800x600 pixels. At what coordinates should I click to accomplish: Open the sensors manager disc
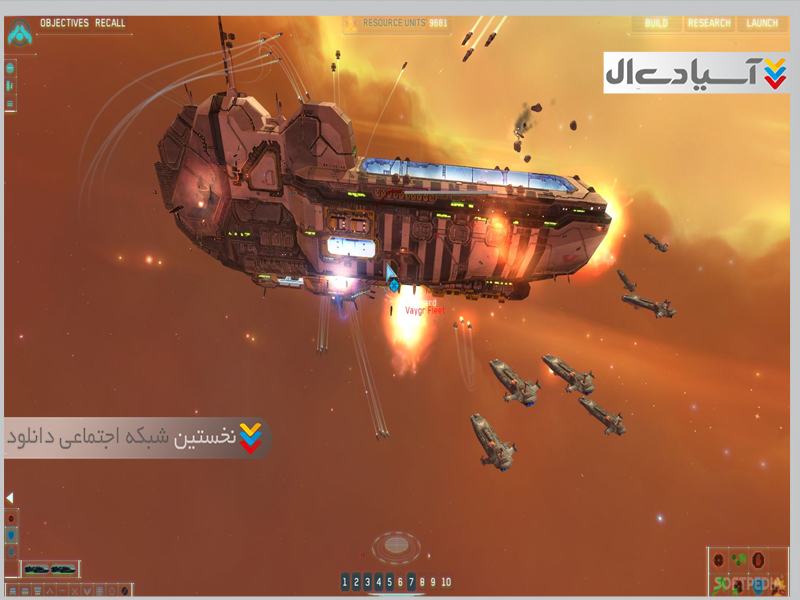click(399, 546)
